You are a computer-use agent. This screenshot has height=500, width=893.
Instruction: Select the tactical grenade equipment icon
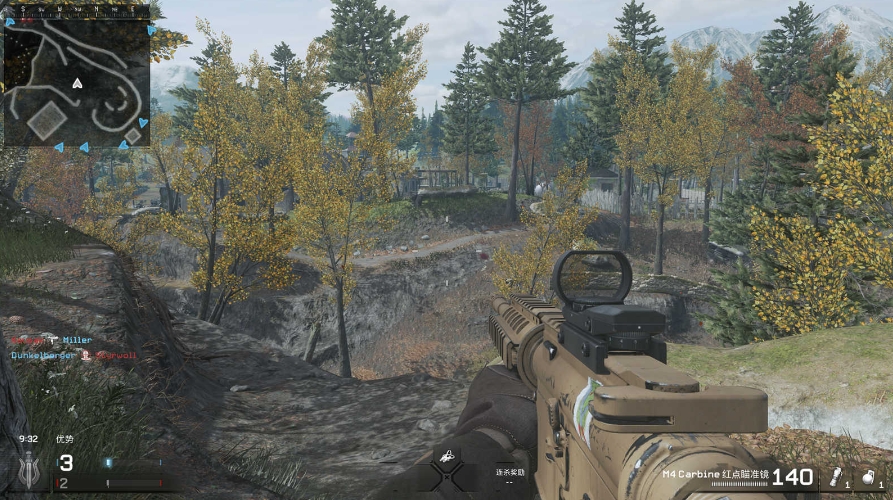point(834,476)
